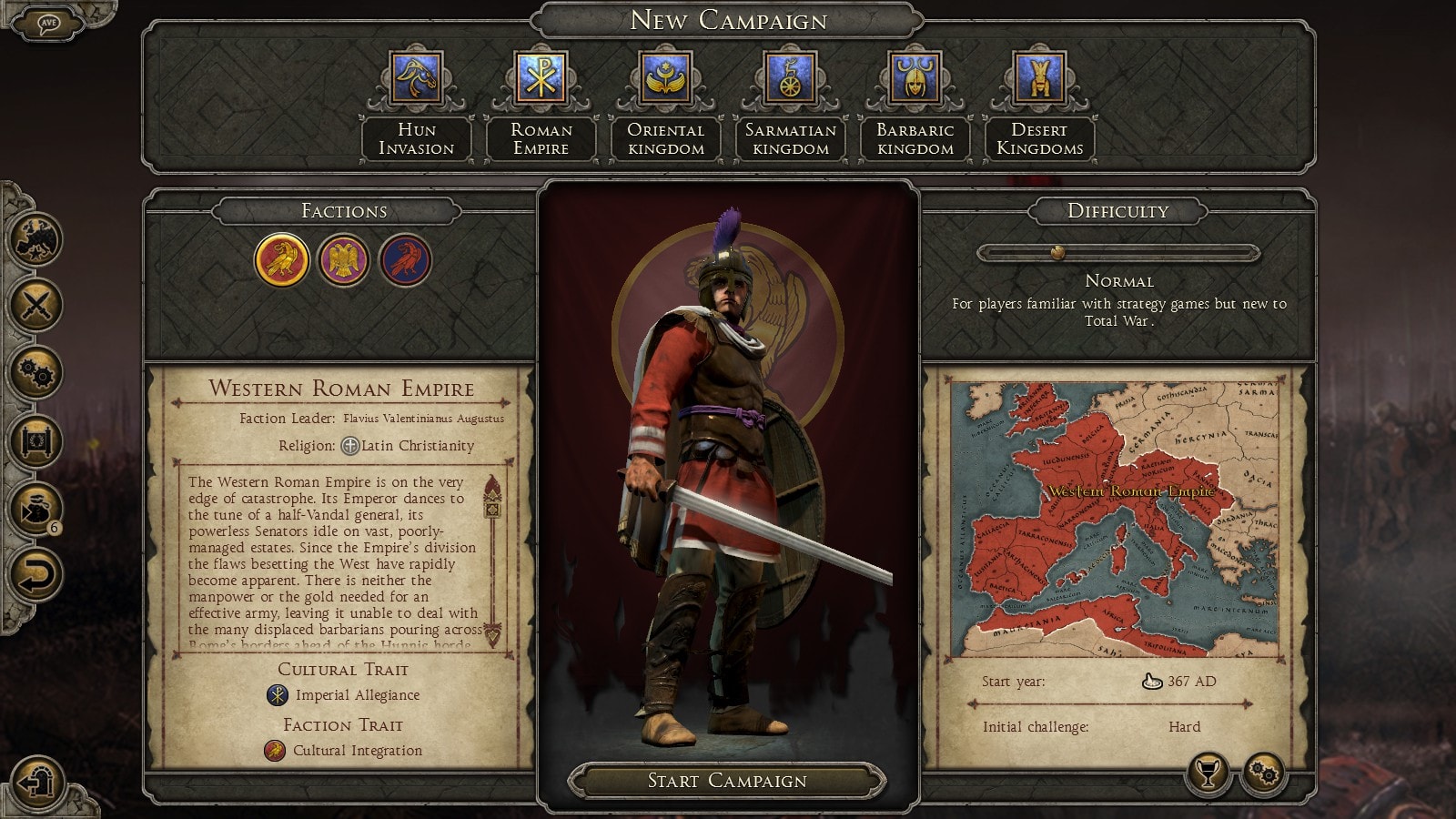Image resolution: width=1456 pixels, height=819 pixels.
Task: Open the AVE chat bubble
Action: point(48,23)
